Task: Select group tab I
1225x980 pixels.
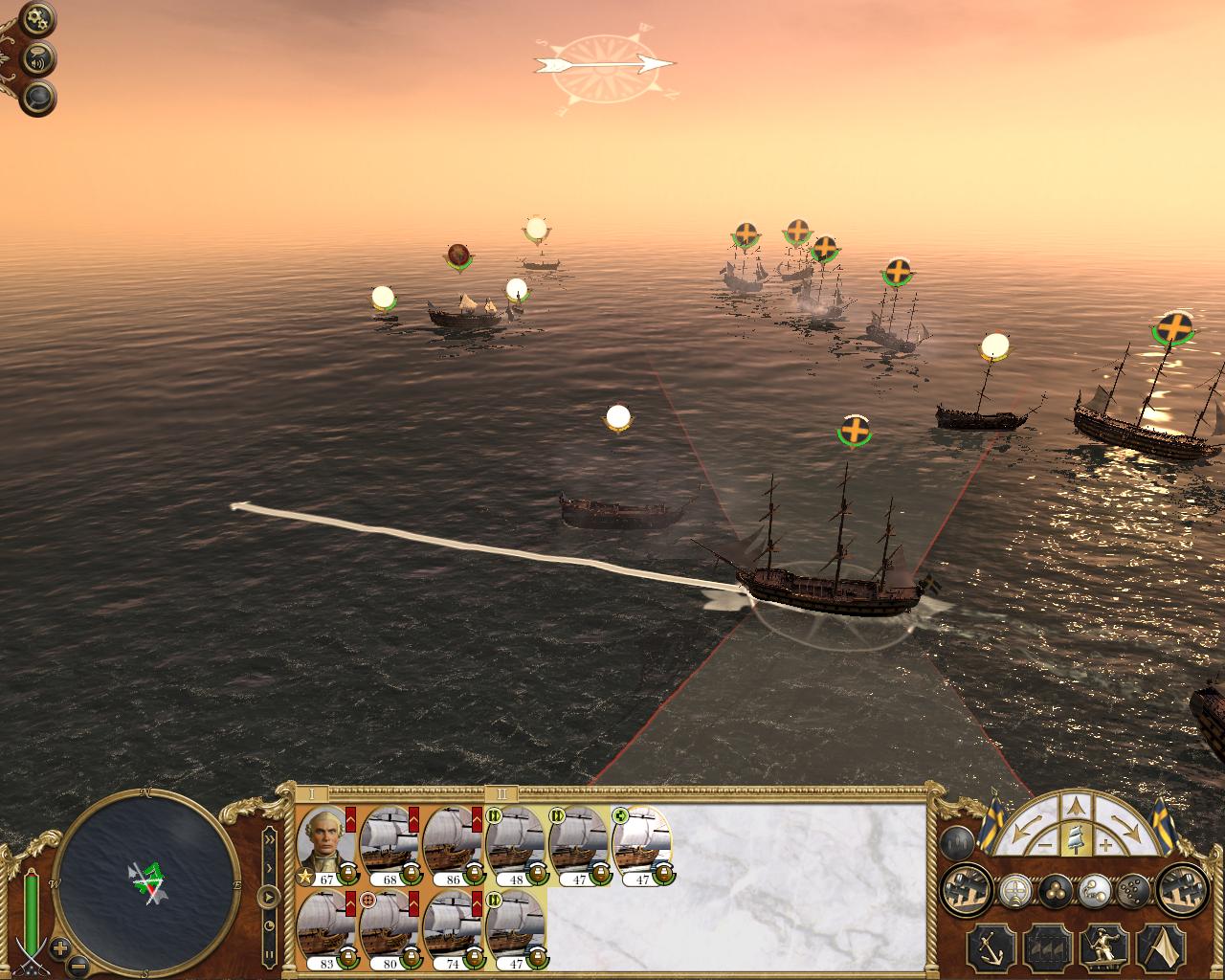Action: (311, 794)
